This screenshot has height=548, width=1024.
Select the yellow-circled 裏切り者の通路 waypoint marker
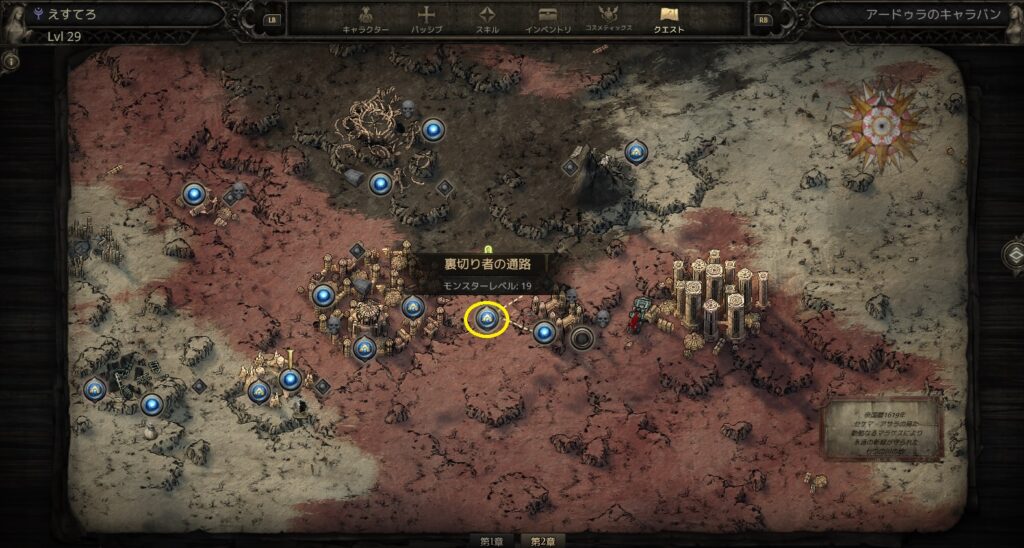pos(487,319)
